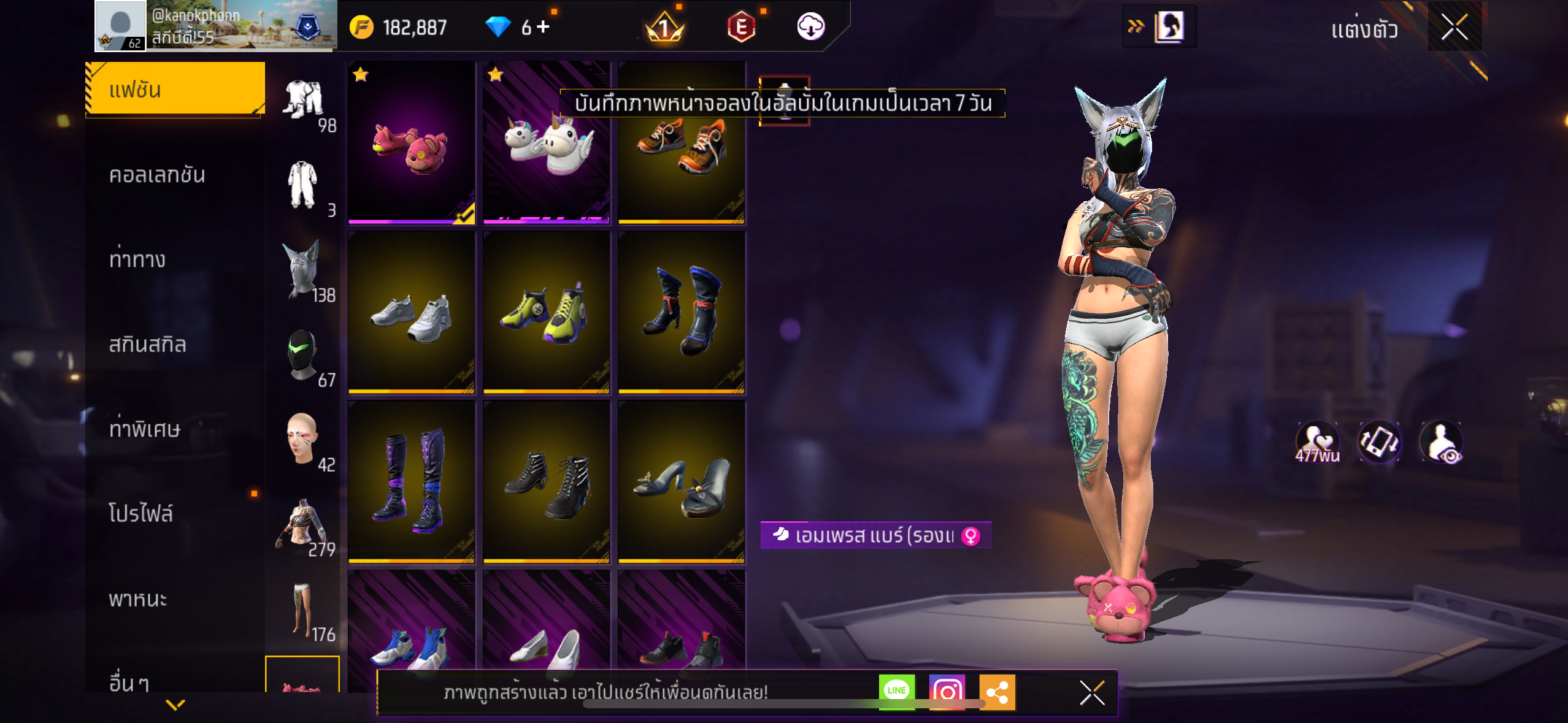Equip the pink teddy bear slippers
The height and width of the screenshot is (723, 1568).
coord(411,143)
